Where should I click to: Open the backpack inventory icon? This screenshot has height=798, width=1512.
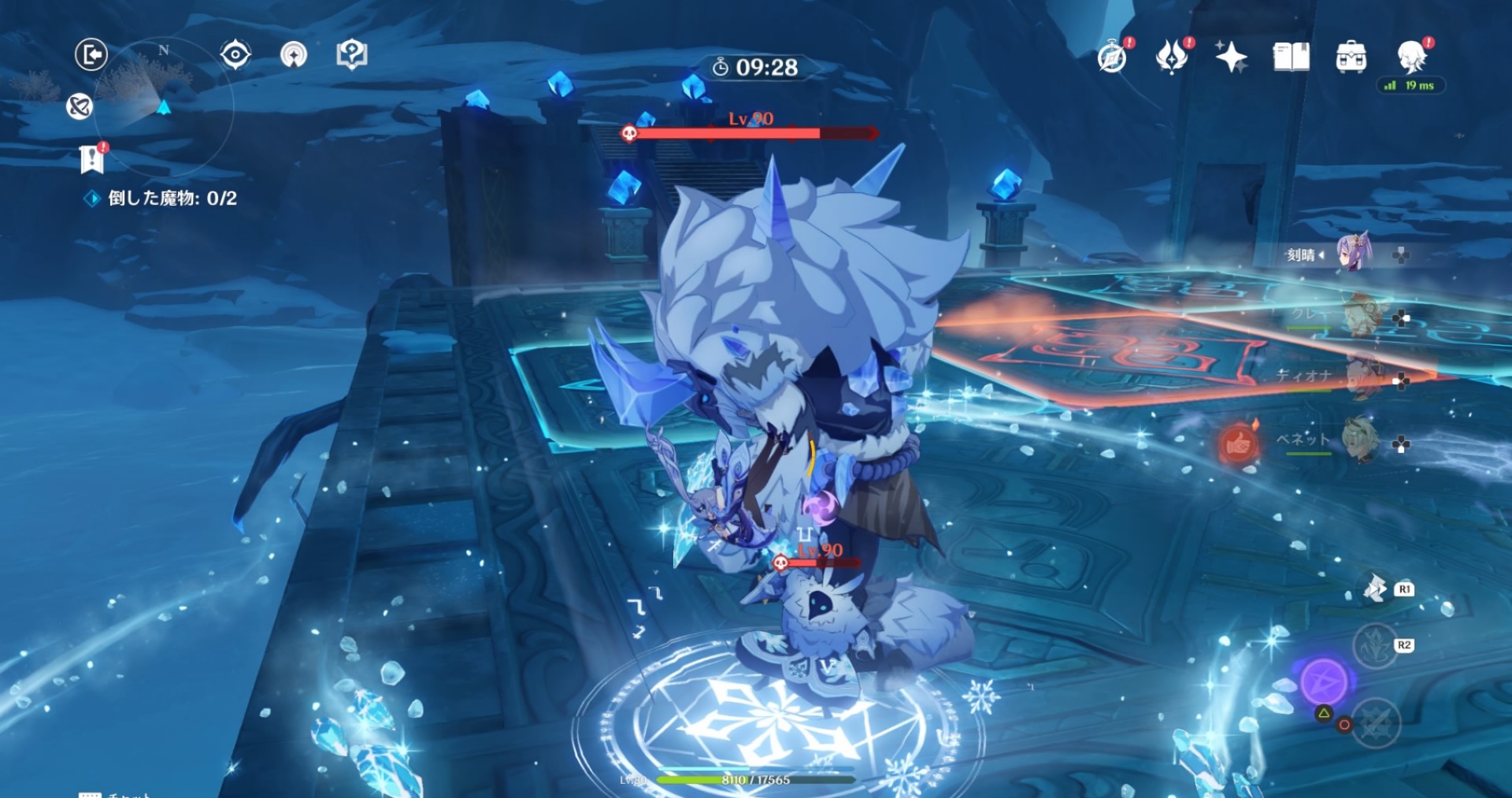[1351, 58]
